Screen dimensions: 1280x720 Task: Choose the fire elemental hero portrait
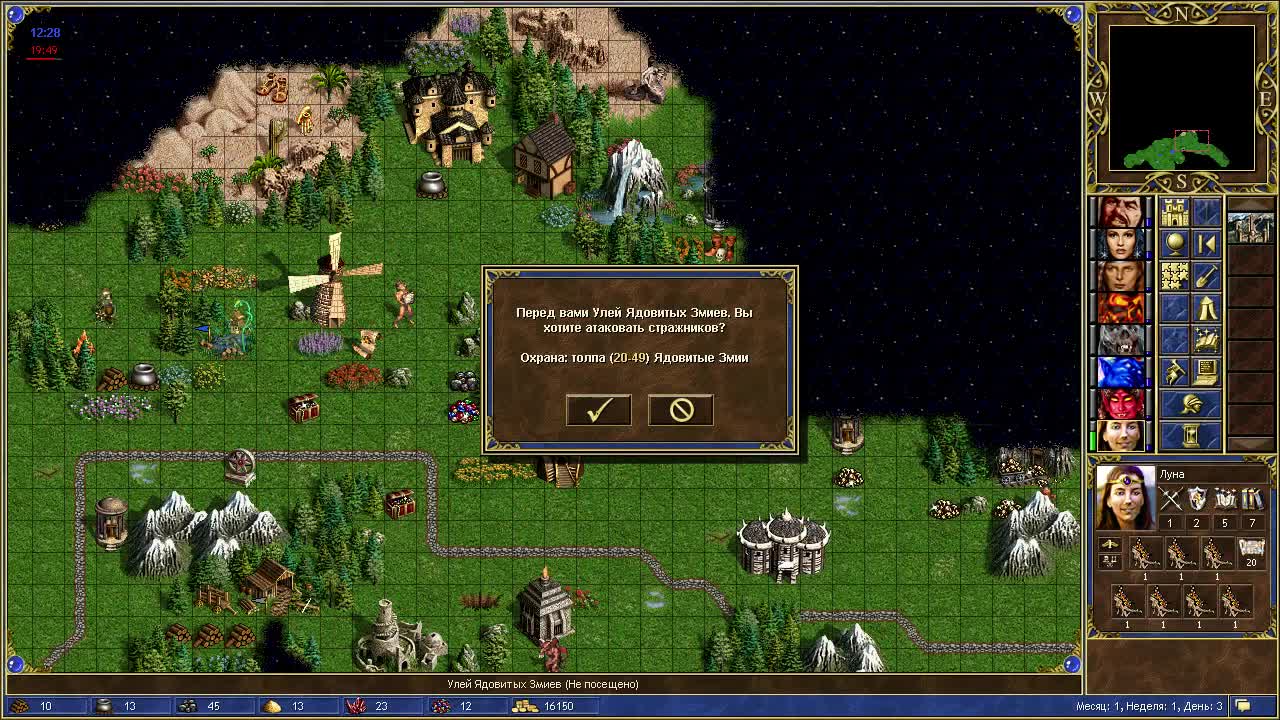[x=1121, y=308]
